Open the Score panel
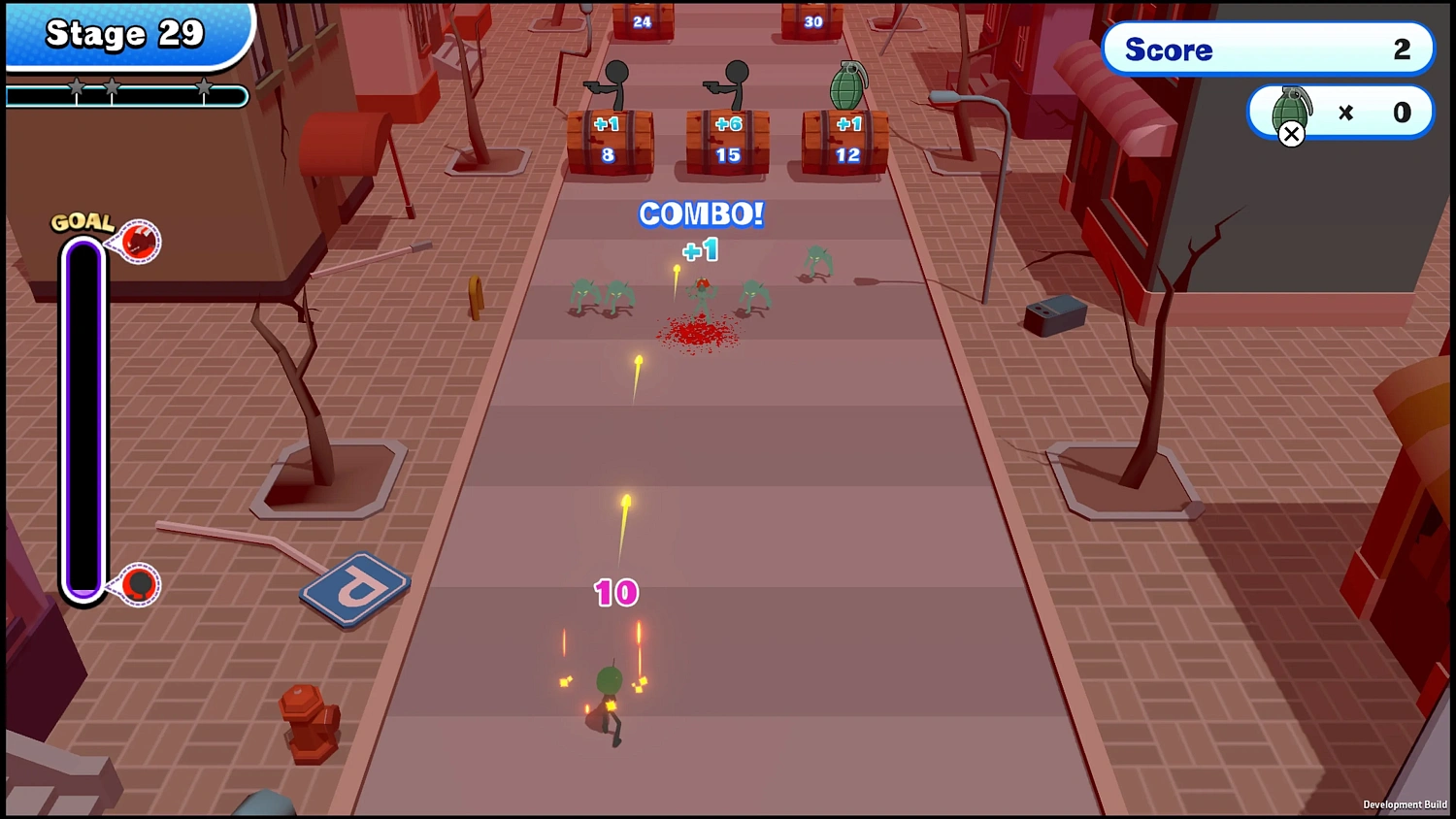The width and height of the screenshot is (1456, 819). (1268, 49)
